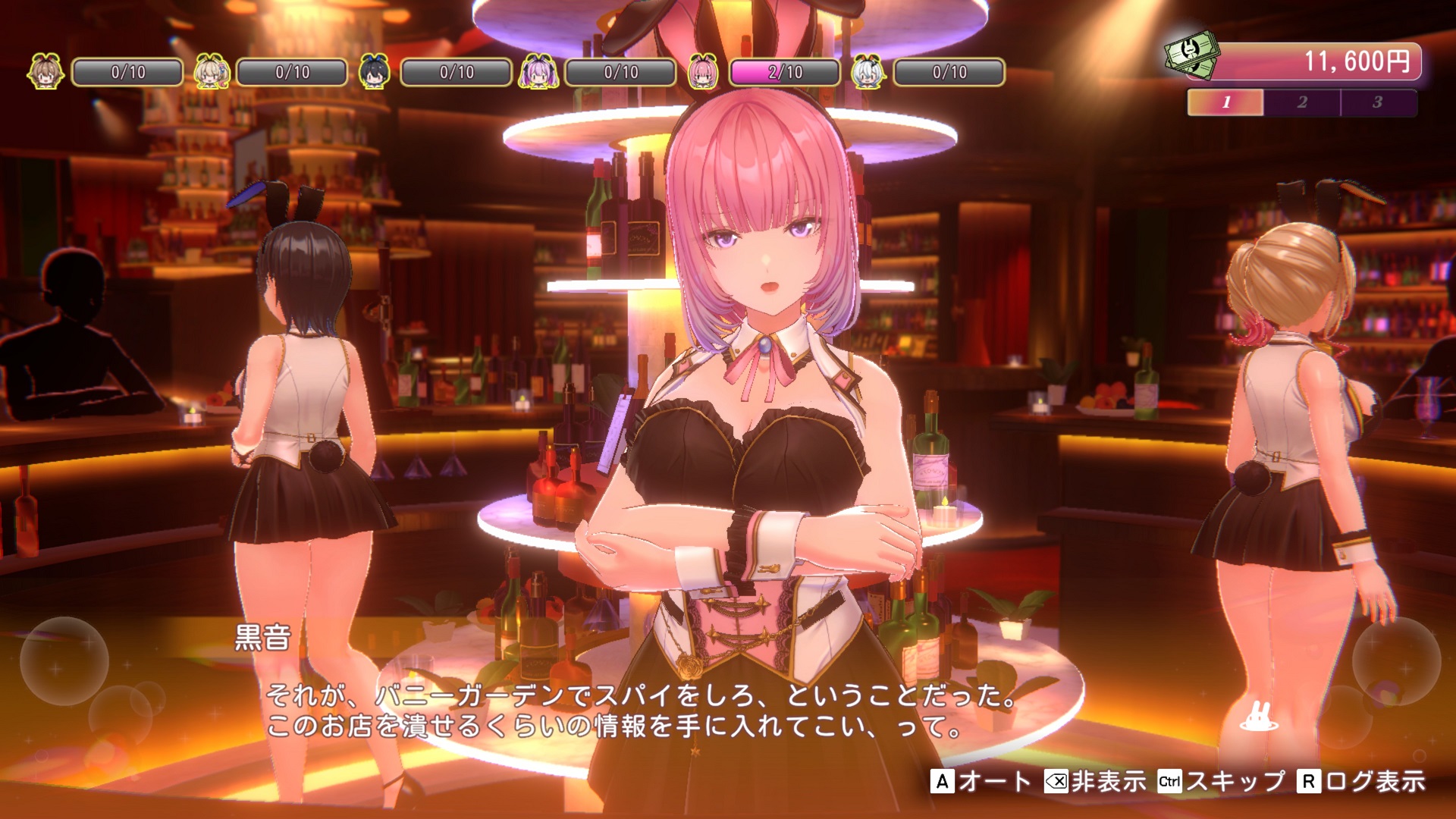Open the ログ表示 dialogue log

[1362, 781]
